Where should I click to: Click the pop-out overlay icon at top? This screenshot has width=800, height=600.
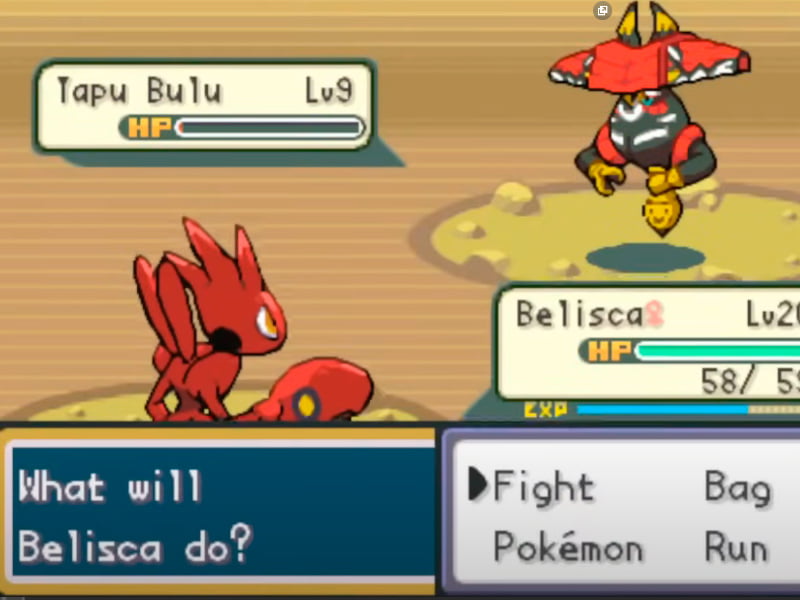click(602, 11)
